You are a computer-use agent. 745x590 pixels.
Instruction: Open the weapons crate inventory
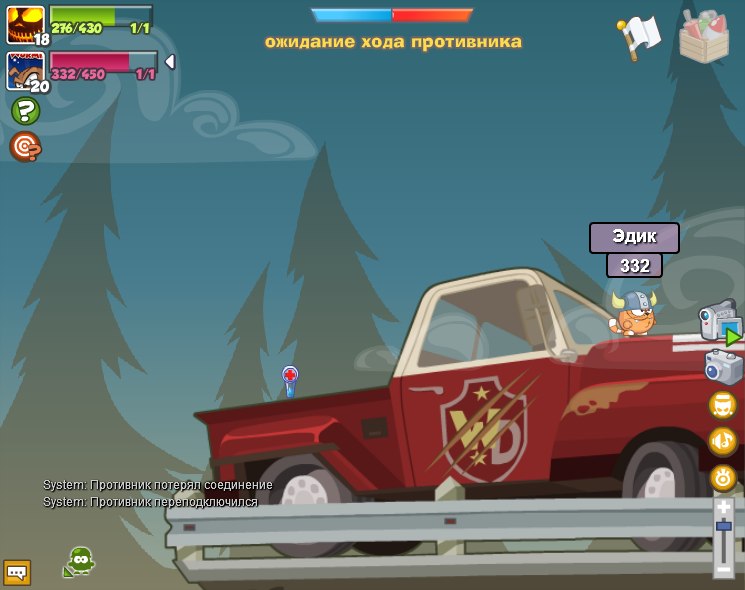pyautogui.click(x=703, y=37)
